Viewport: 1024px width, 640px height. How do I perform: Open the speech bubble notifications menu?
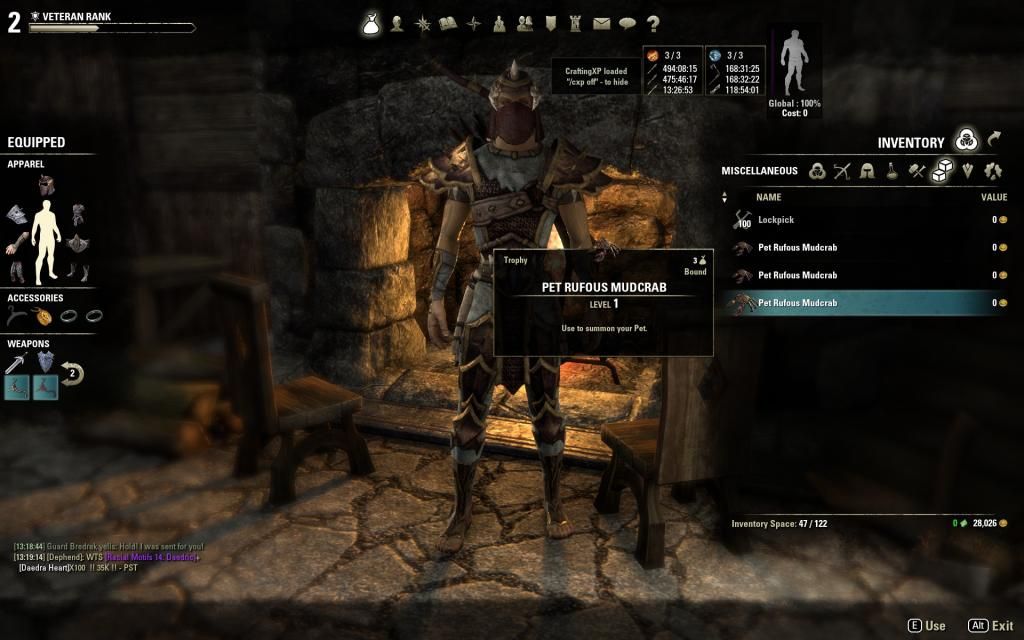[x=627, y=24]
